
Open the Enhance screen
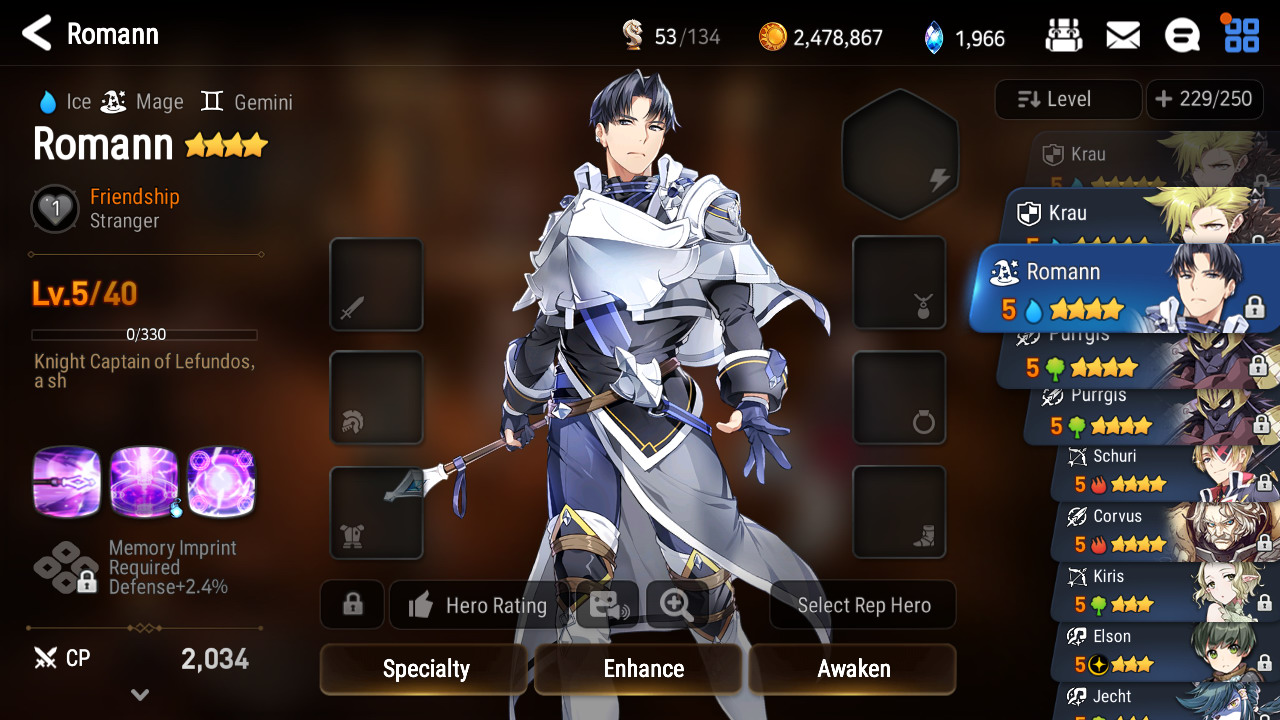643,669
